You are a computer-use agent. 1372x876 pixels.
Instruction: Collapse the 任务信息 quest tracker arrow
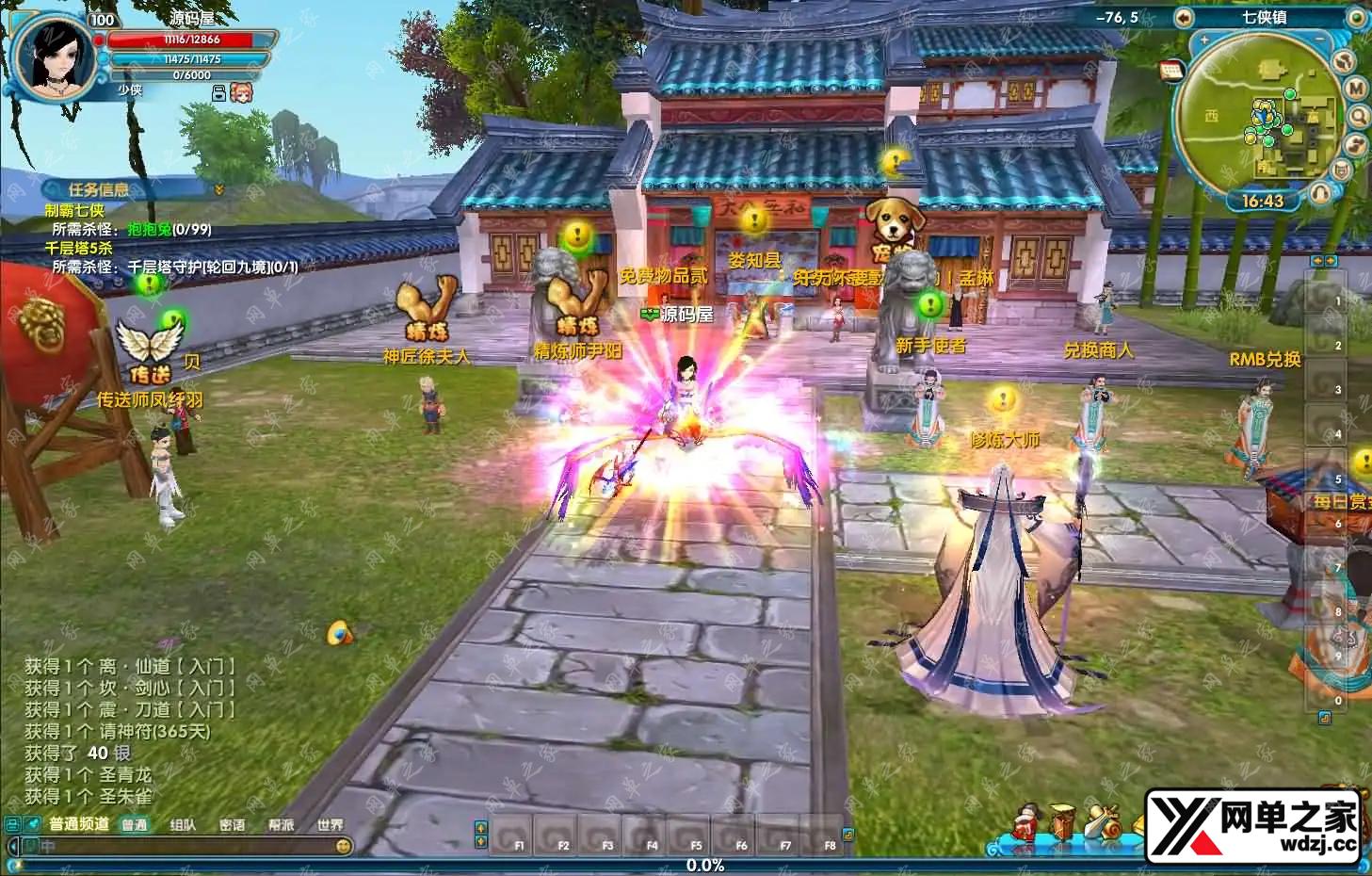coord(219,189)
